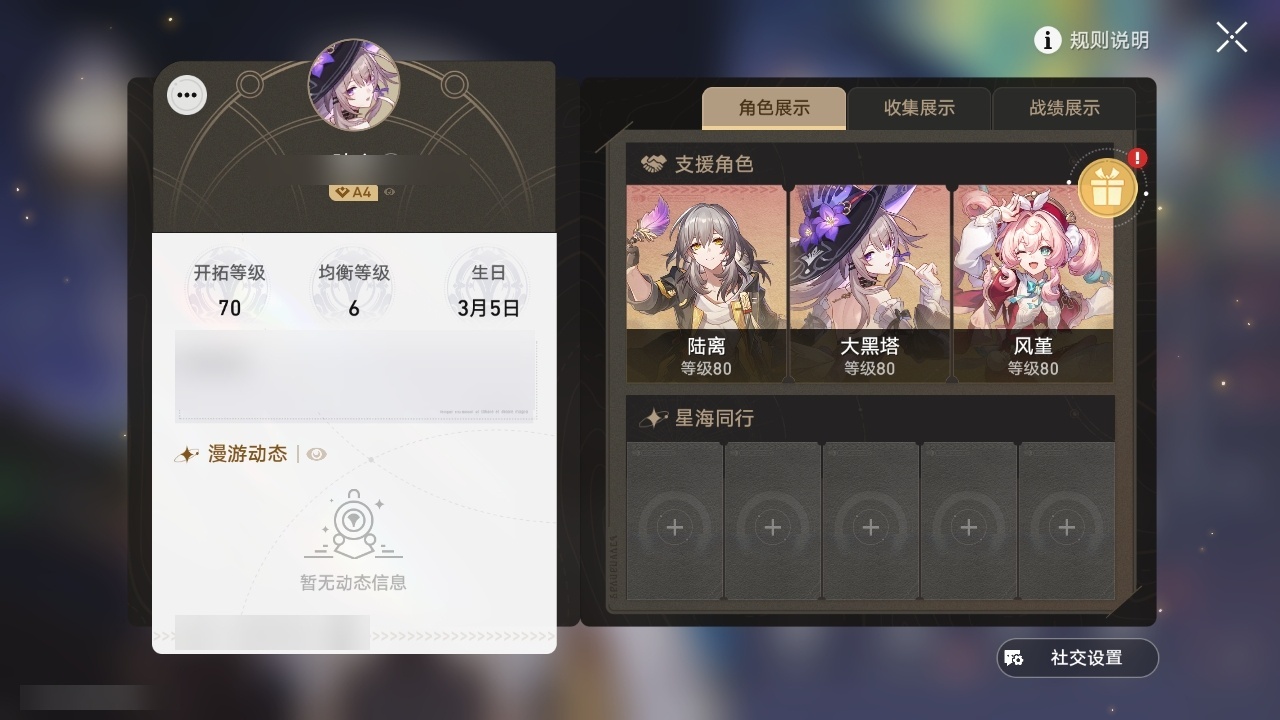The height and width of the screenshot is (720, 1280).
Task: Switch to the 收集展示 tab
Action: (918, 108)
